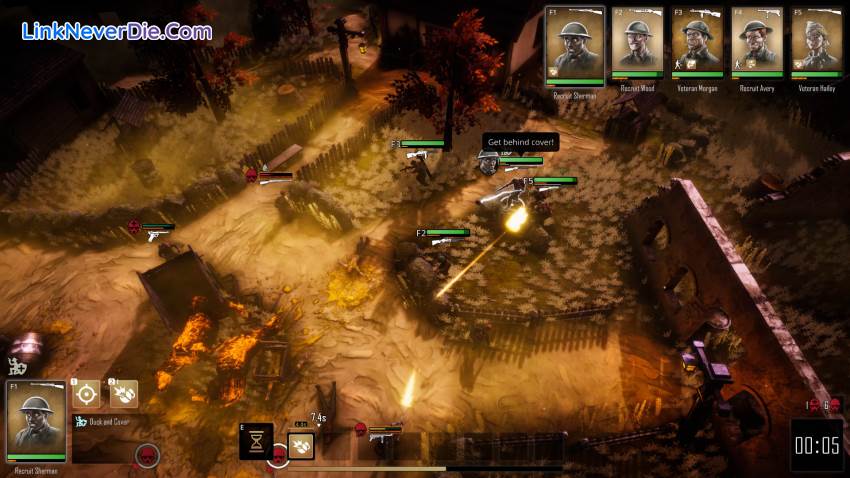Pick Recruit Avery's squad portrait
Screen dimensions: 850x478
[x=758, y=45]
